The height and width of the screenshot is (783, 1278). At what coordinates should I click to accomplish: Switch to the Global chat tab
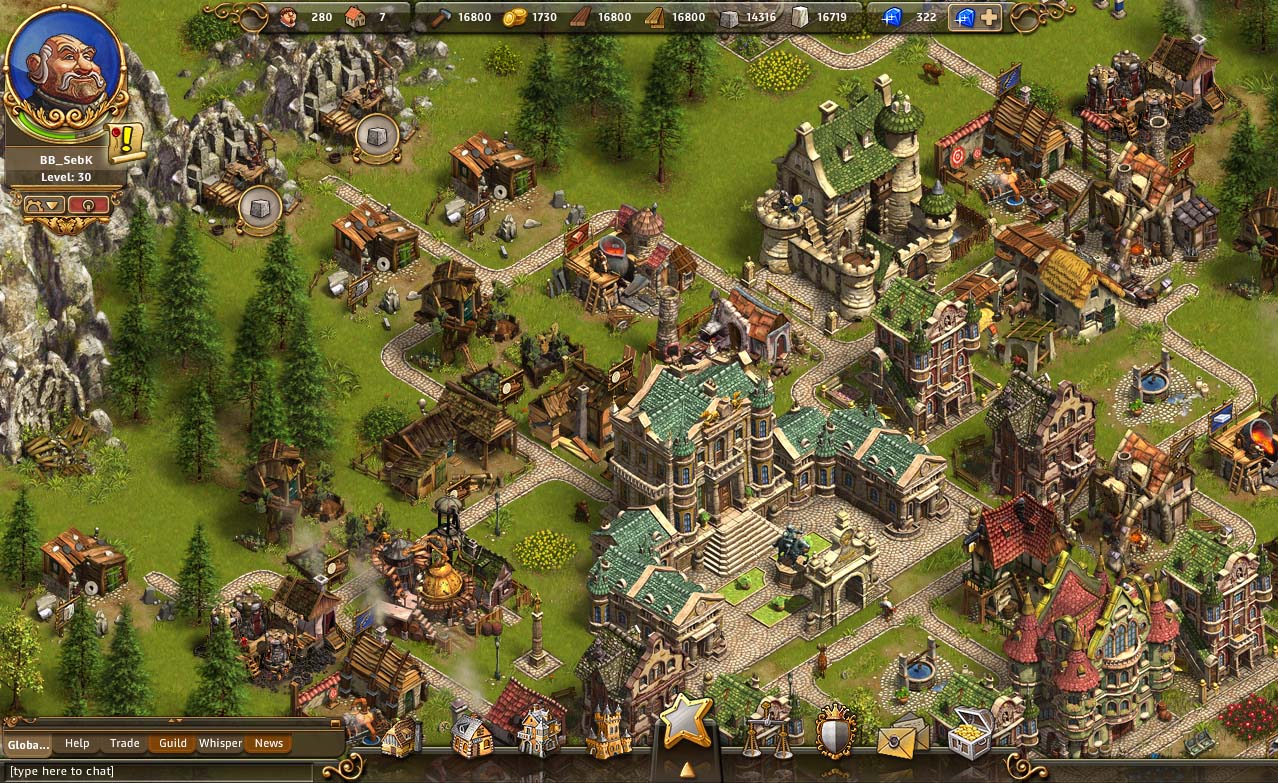click(x=27, y=744)
